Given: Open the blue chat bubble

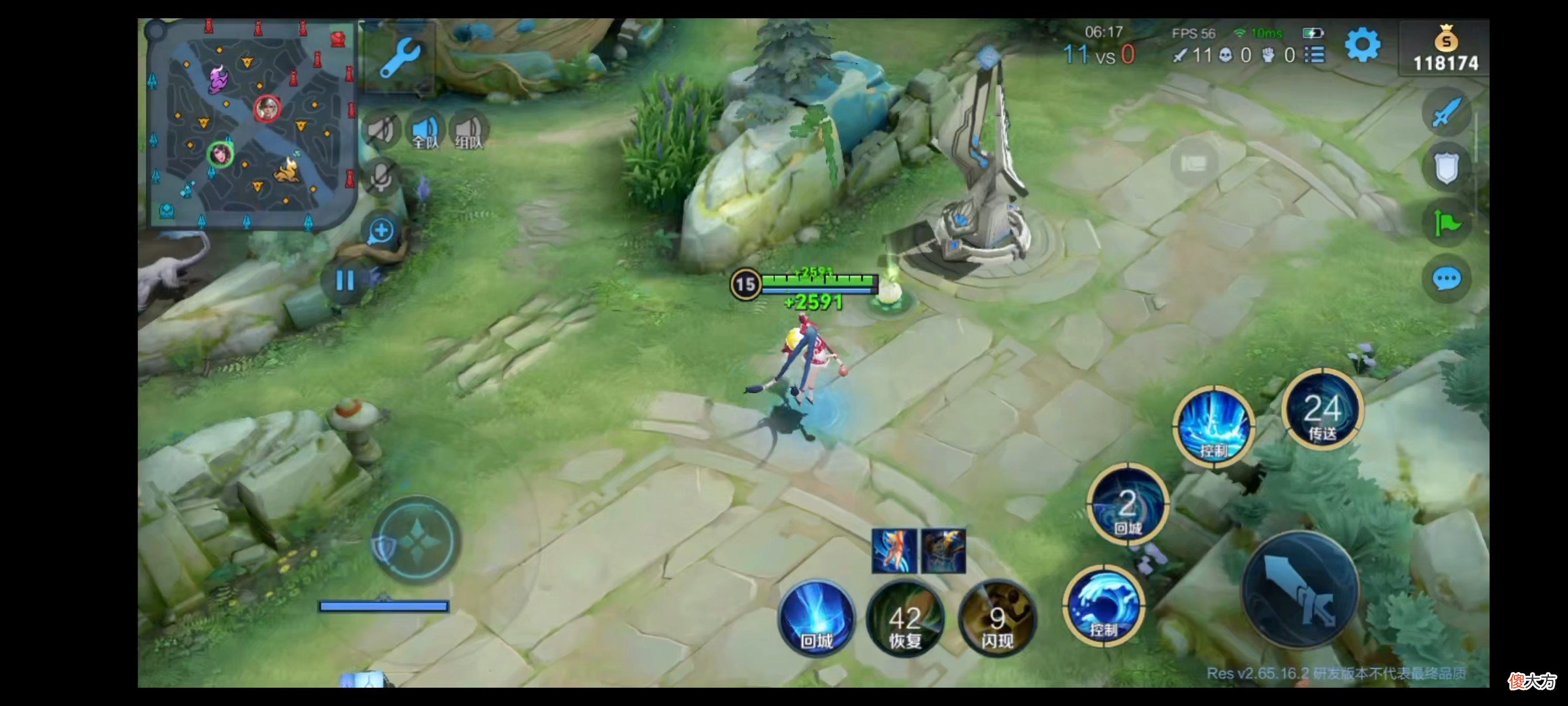Looking at the screenshot, I should coord(1446,280).
